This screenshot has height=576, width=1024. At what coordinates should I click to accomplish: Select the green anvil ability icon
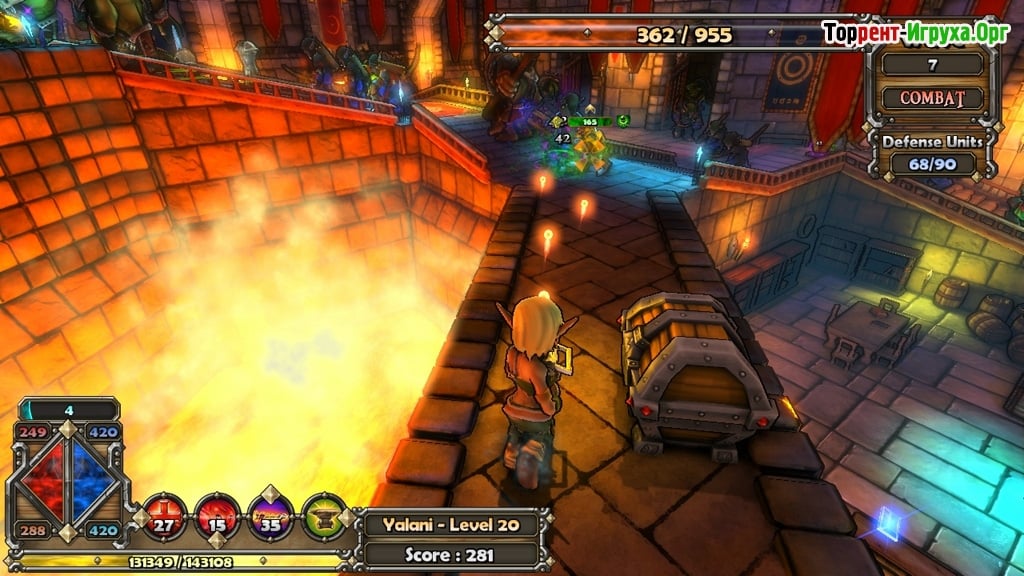click(323, 516)
